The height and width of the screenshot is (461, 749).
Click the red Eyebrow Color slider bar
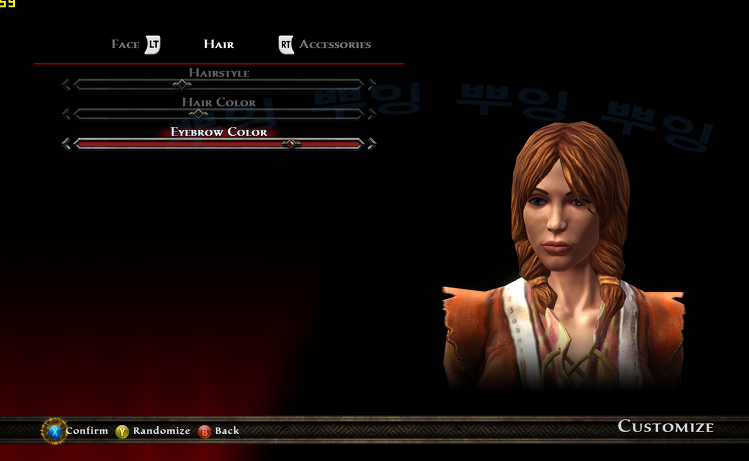218,144
